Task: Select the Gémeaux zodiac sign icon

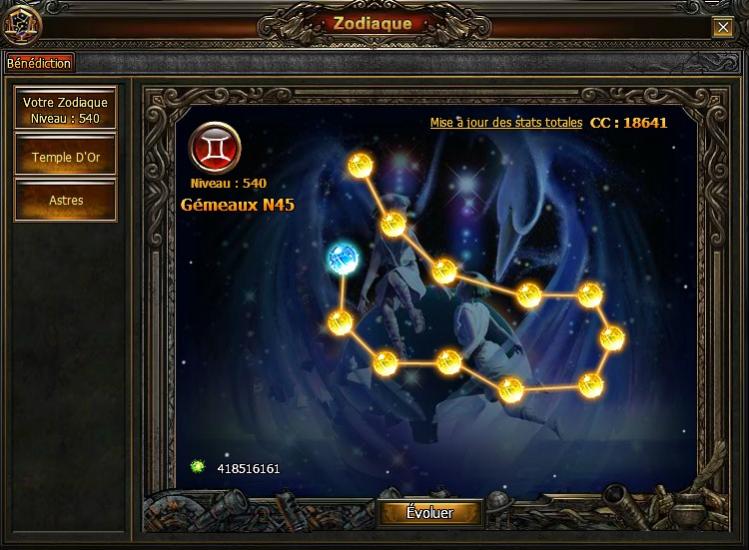Action: pos(214,149)
